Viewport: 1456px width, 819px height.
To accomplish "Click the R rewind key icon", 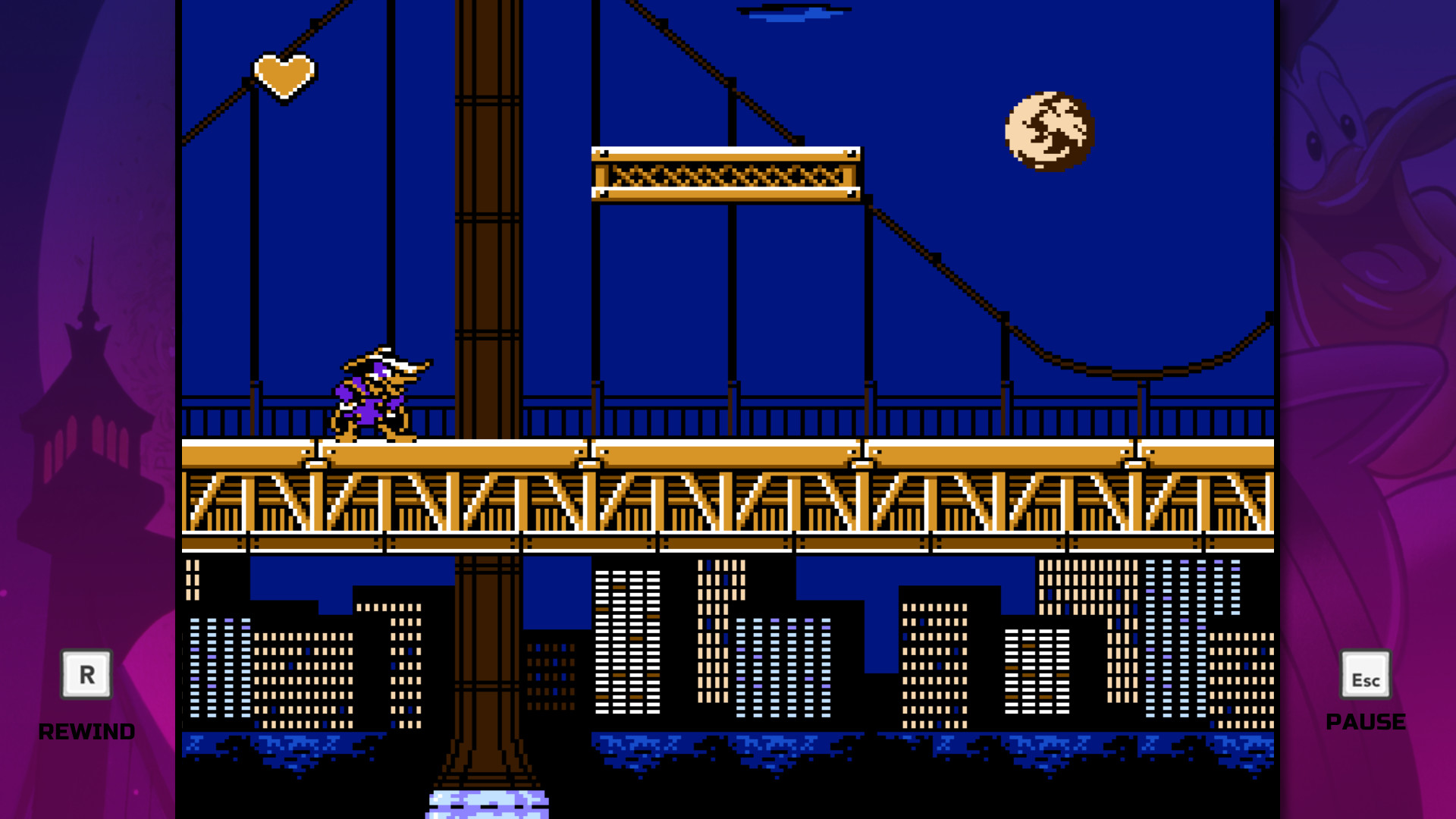I will pos(85,673).
